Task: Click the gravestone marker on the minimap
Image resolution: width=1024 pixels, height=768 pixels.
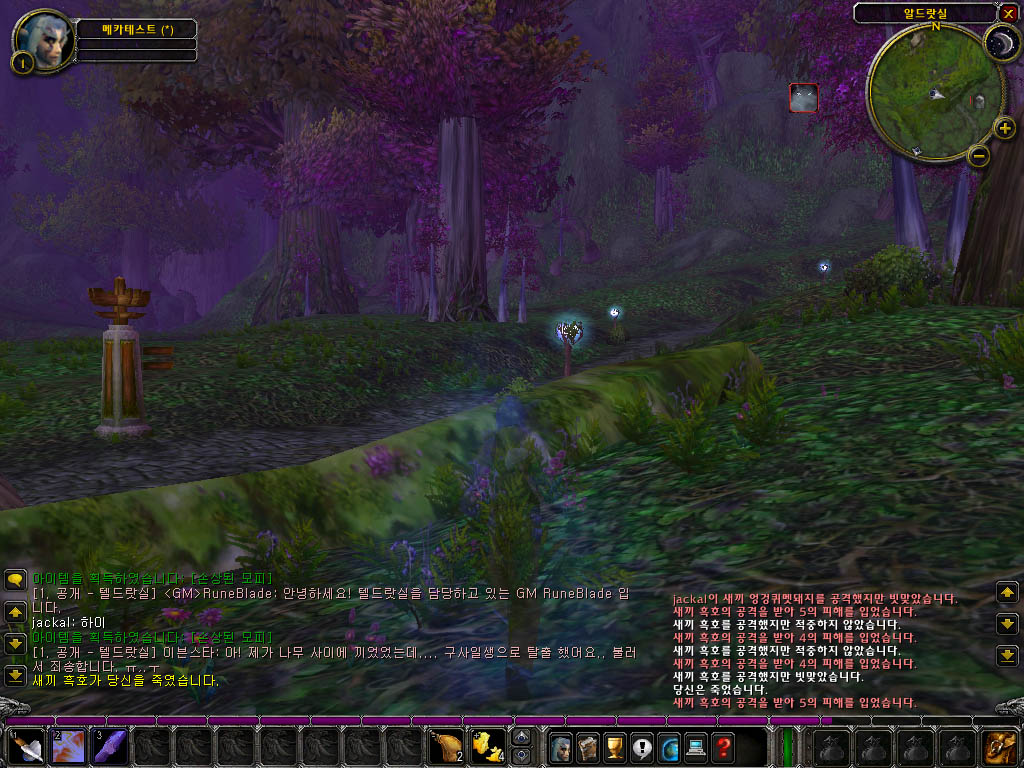Action: pyautogui.click(x=978, y=100)
